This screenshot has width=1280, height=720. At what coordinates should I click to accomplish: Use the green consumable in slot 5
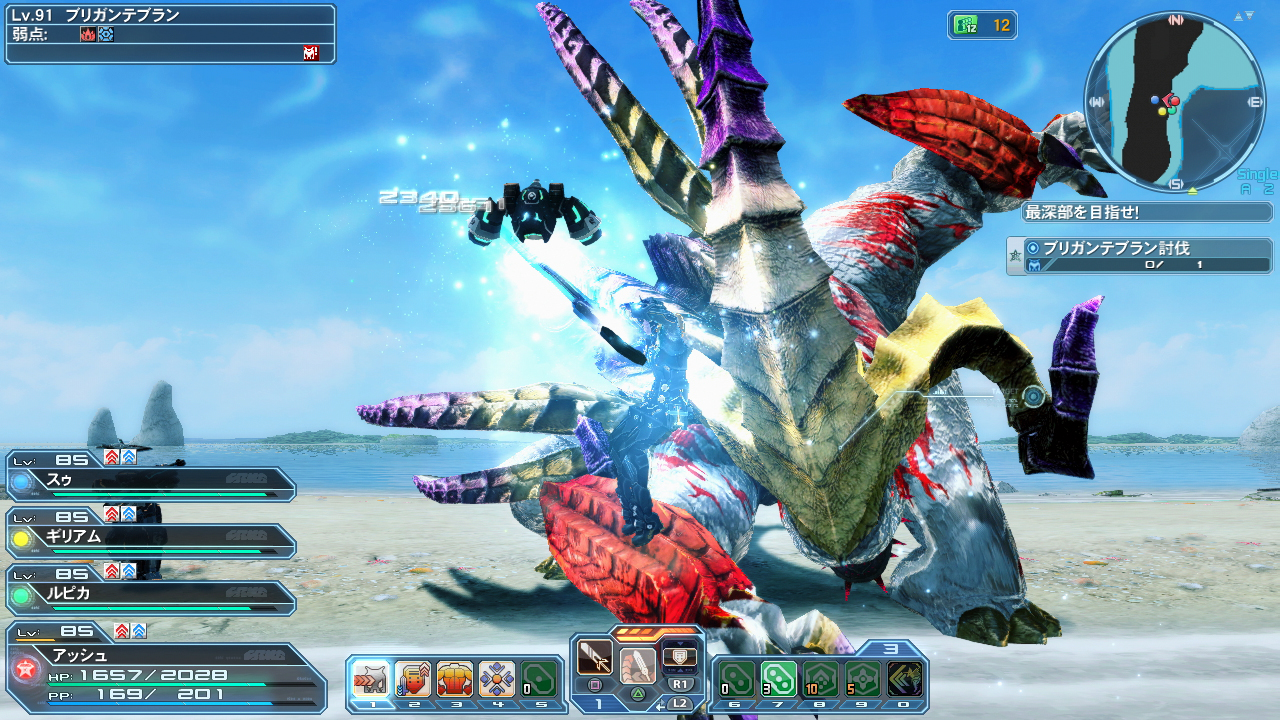click(539, 679)
